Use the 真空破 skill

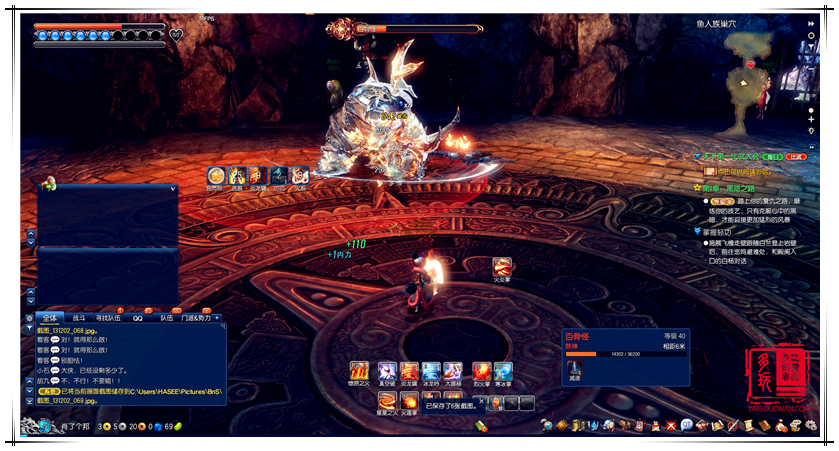pos(385,371)
